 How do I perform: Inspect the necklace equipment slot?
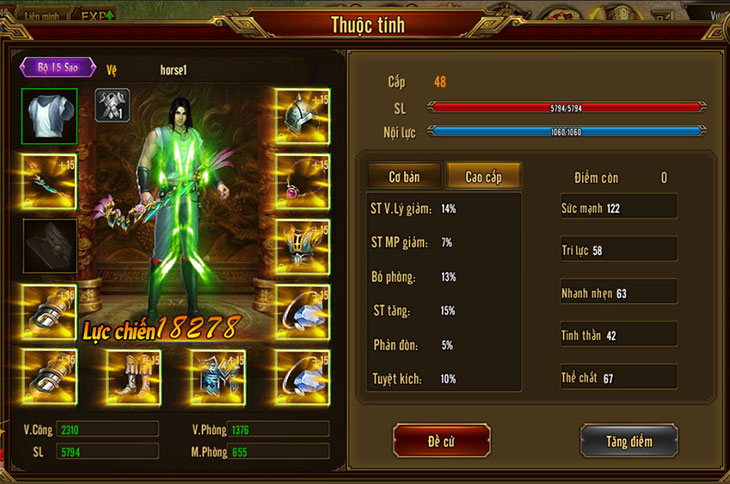pos(301,180)
